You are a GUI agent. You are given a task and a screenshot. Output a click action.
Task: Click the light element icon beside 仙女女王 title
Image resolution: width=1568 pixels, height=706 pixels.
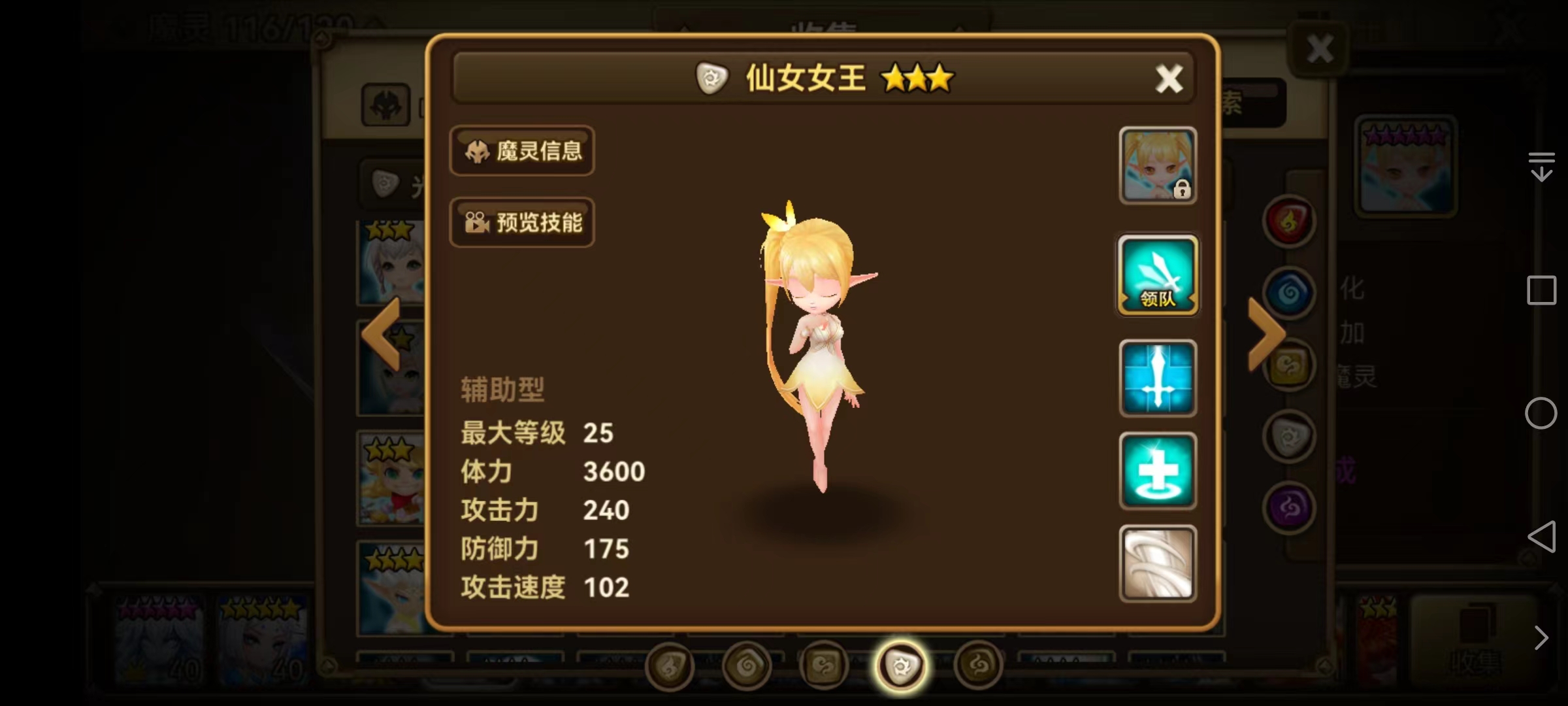(x=711, y=78)
